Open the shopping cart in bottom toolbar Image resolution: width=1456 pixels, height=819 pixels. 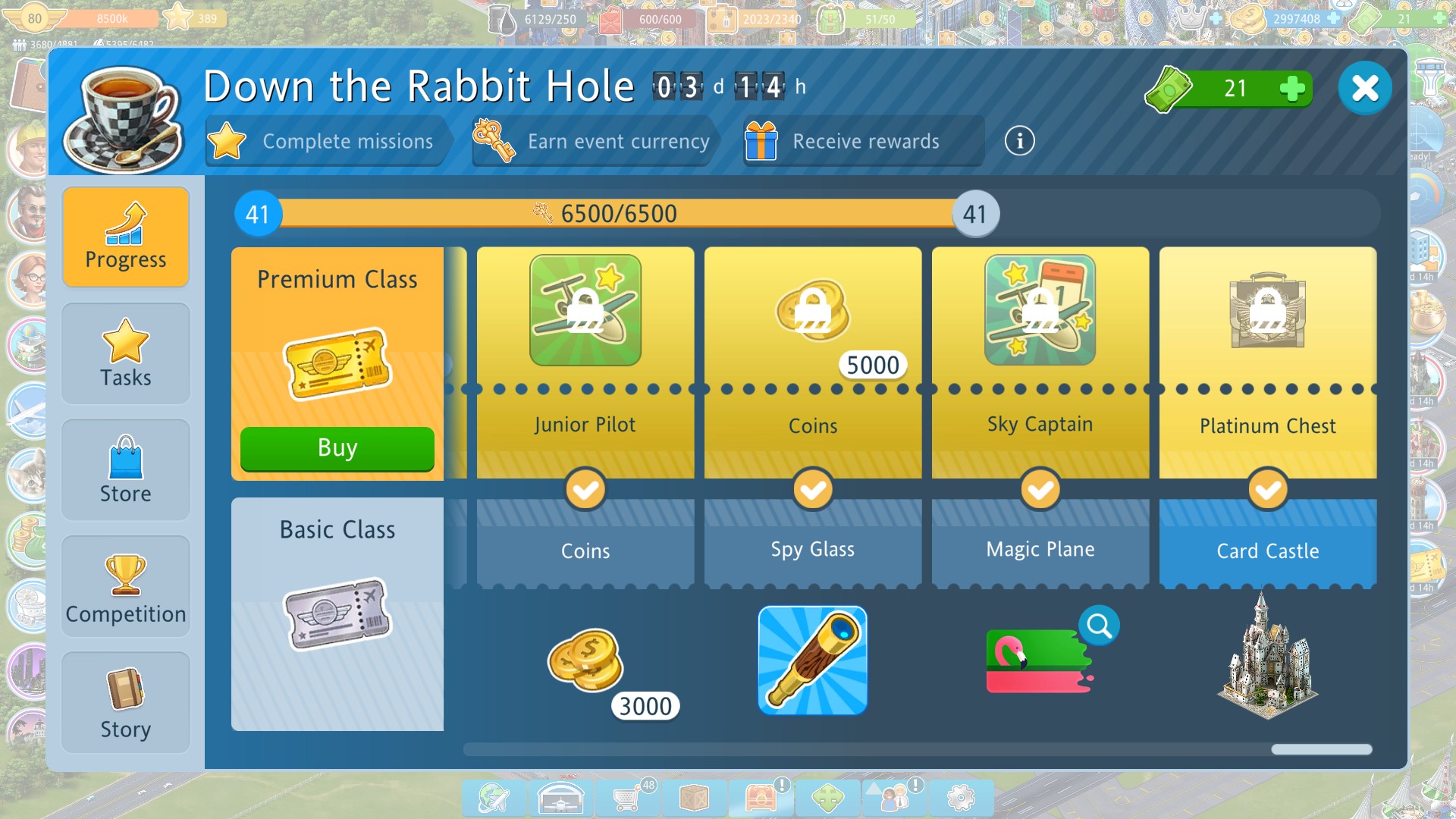click(627, 798)
